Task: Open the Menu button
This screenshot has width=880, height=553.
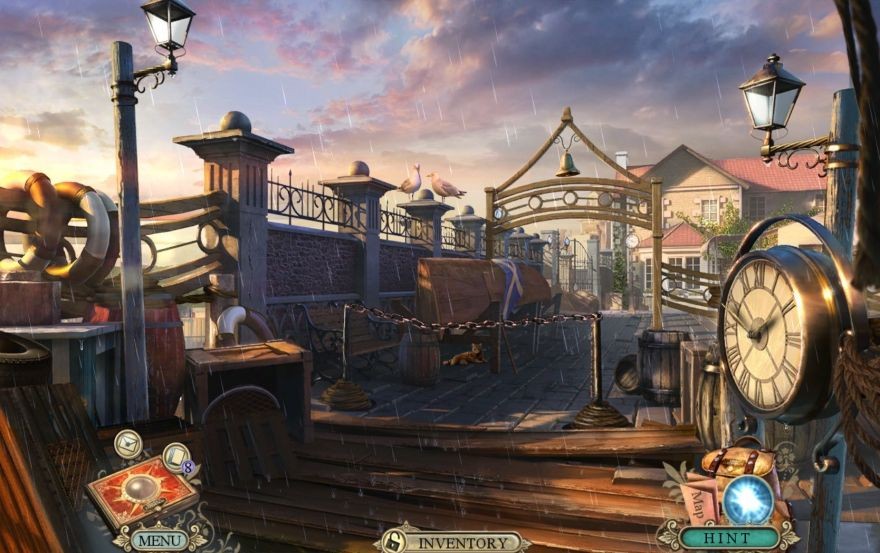Action: tap(158, 541)
